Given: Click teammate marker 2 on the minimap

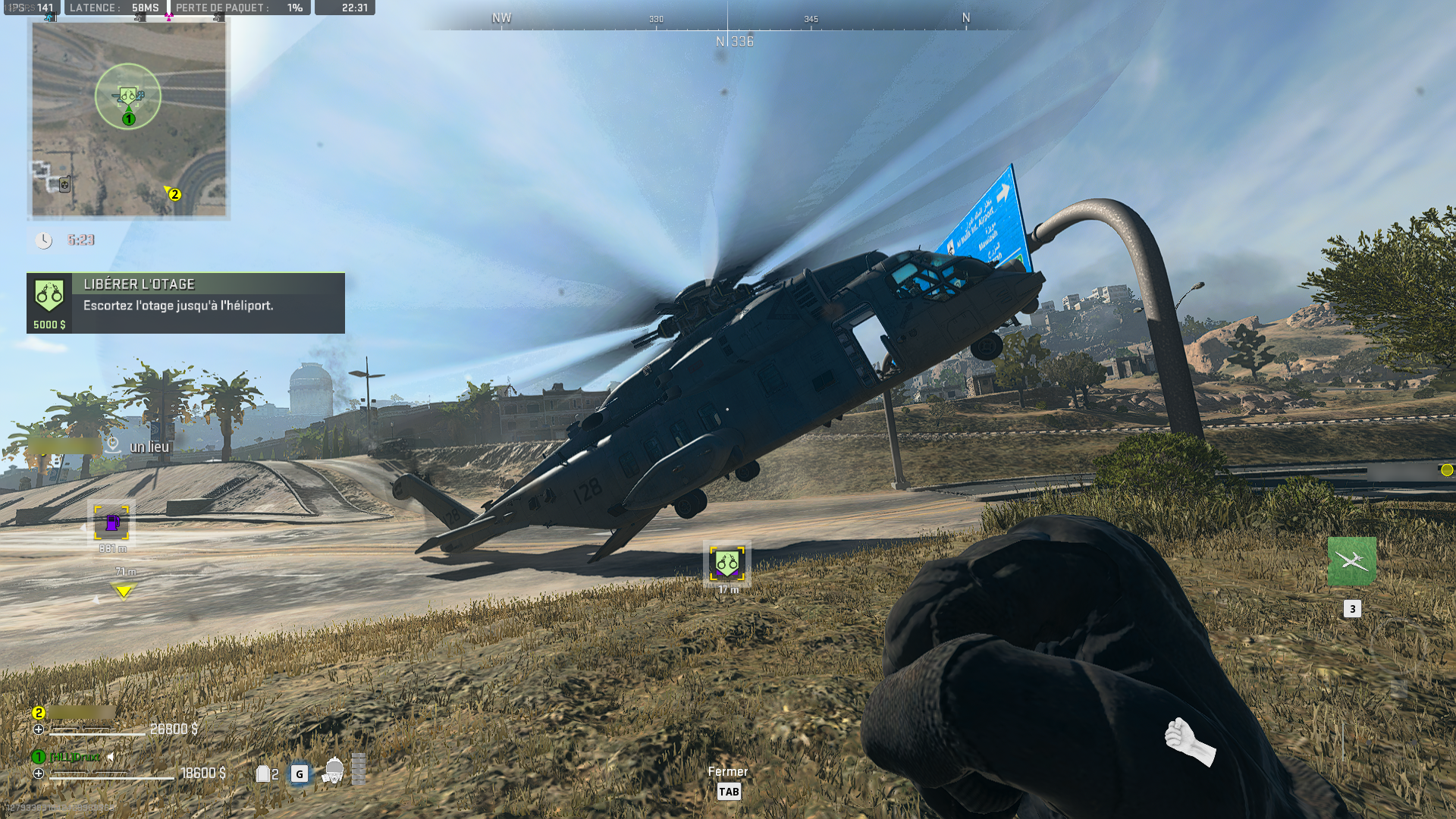Looking at the screenshot, I should coord(174,194).
